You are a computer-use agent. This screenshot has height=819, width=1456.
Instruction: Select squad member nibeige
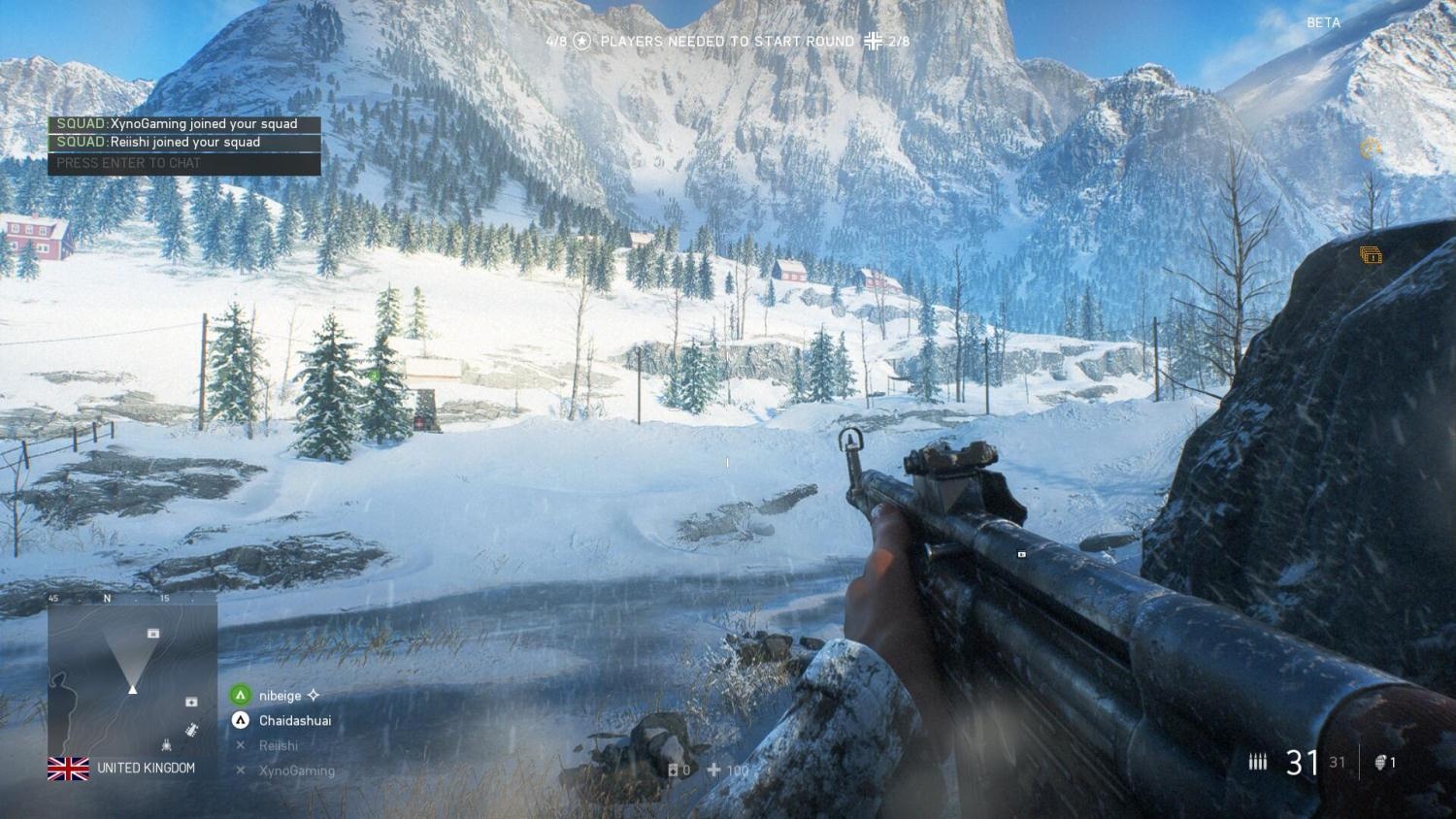click(x=280, y=696)
